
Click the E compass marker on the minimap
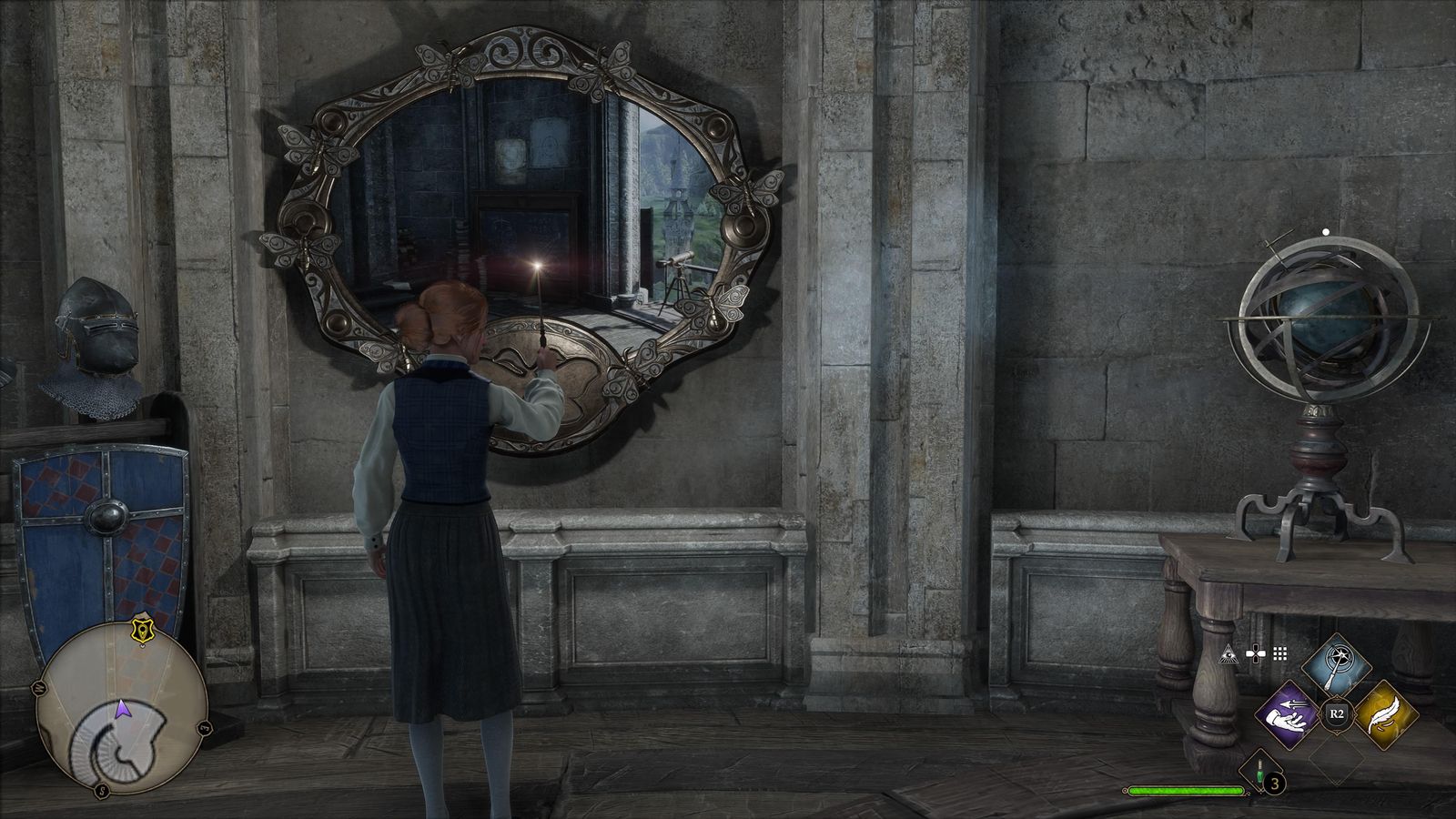(203, 728)
